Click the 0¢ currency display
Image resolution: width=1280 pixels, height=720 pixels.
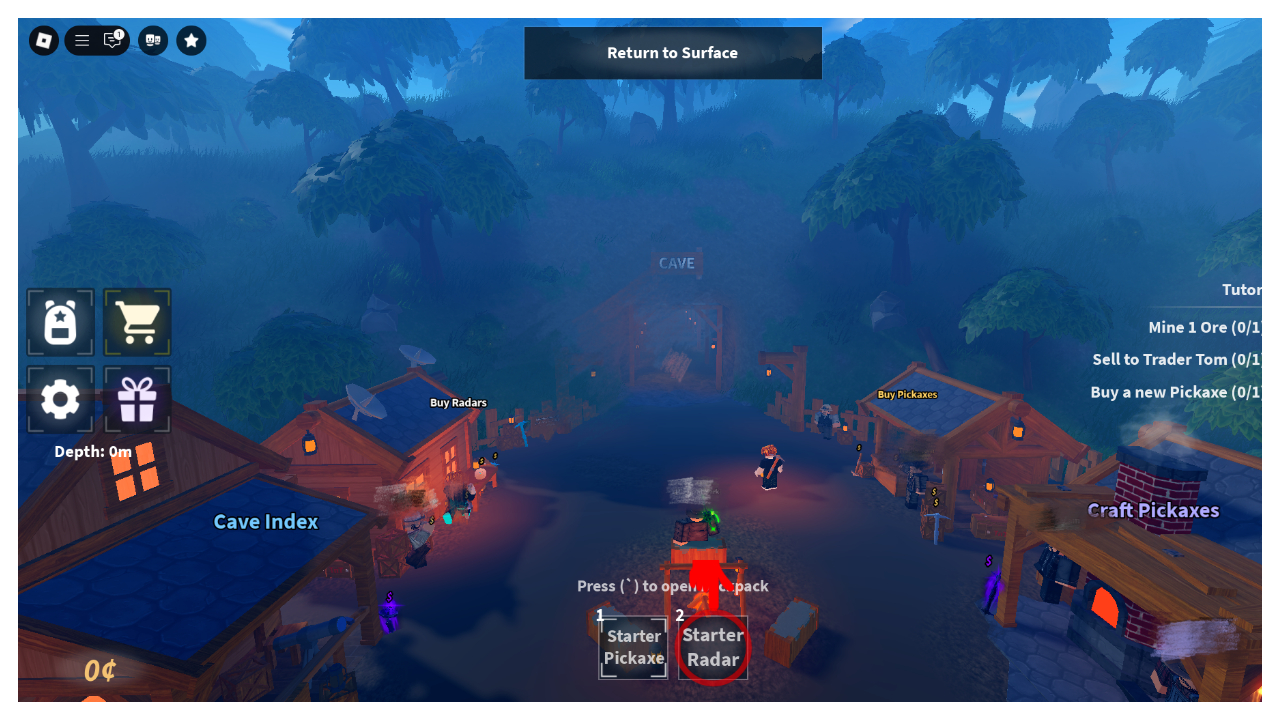(99, 671)
